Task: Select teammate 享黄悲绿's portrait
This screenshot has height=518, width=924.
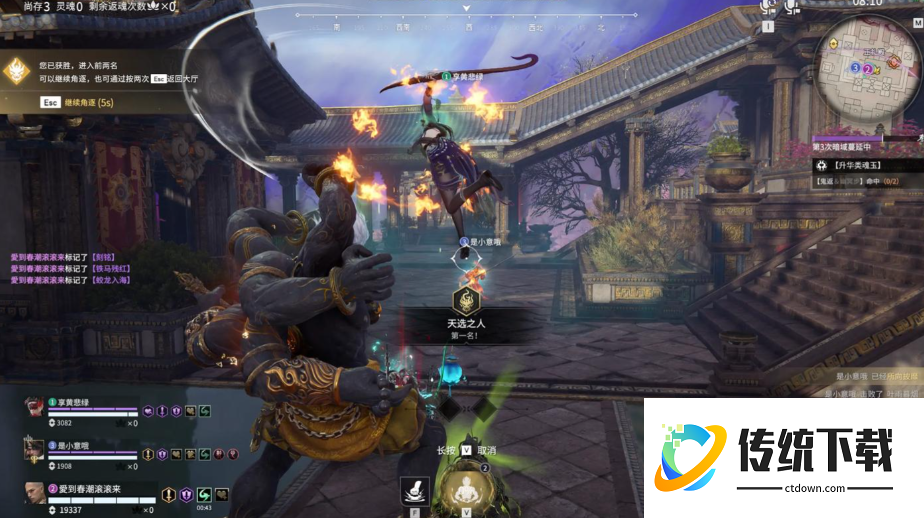Action: [35, 409]
